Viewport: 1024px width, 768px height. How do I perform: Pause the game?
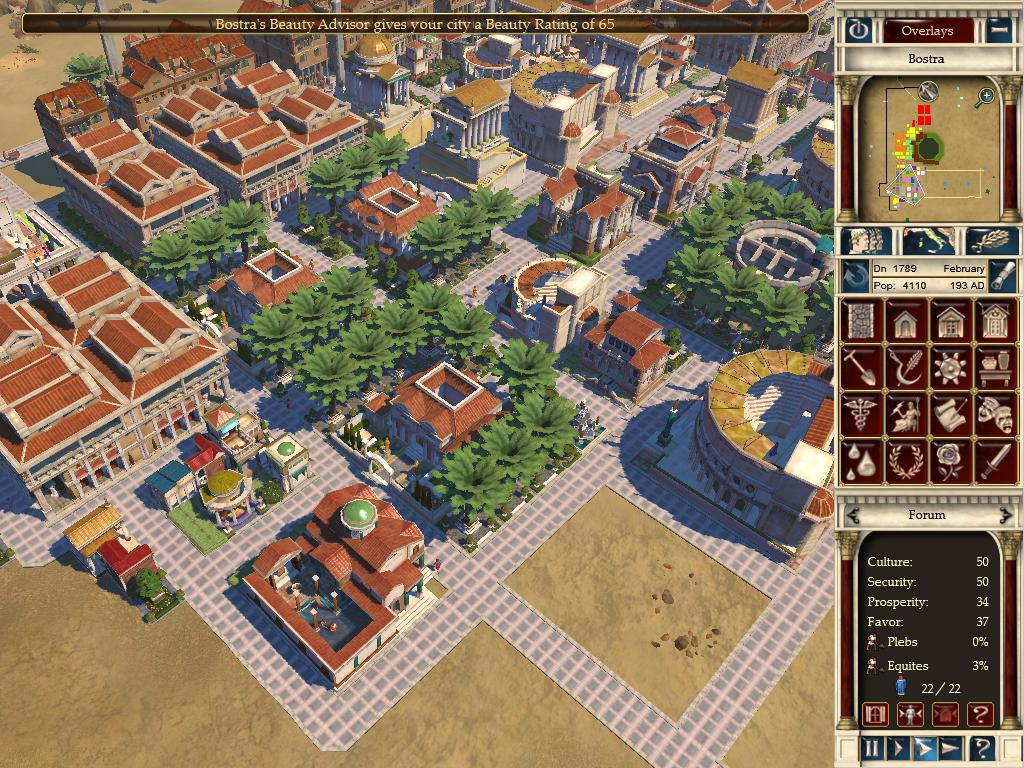(872, 747)
